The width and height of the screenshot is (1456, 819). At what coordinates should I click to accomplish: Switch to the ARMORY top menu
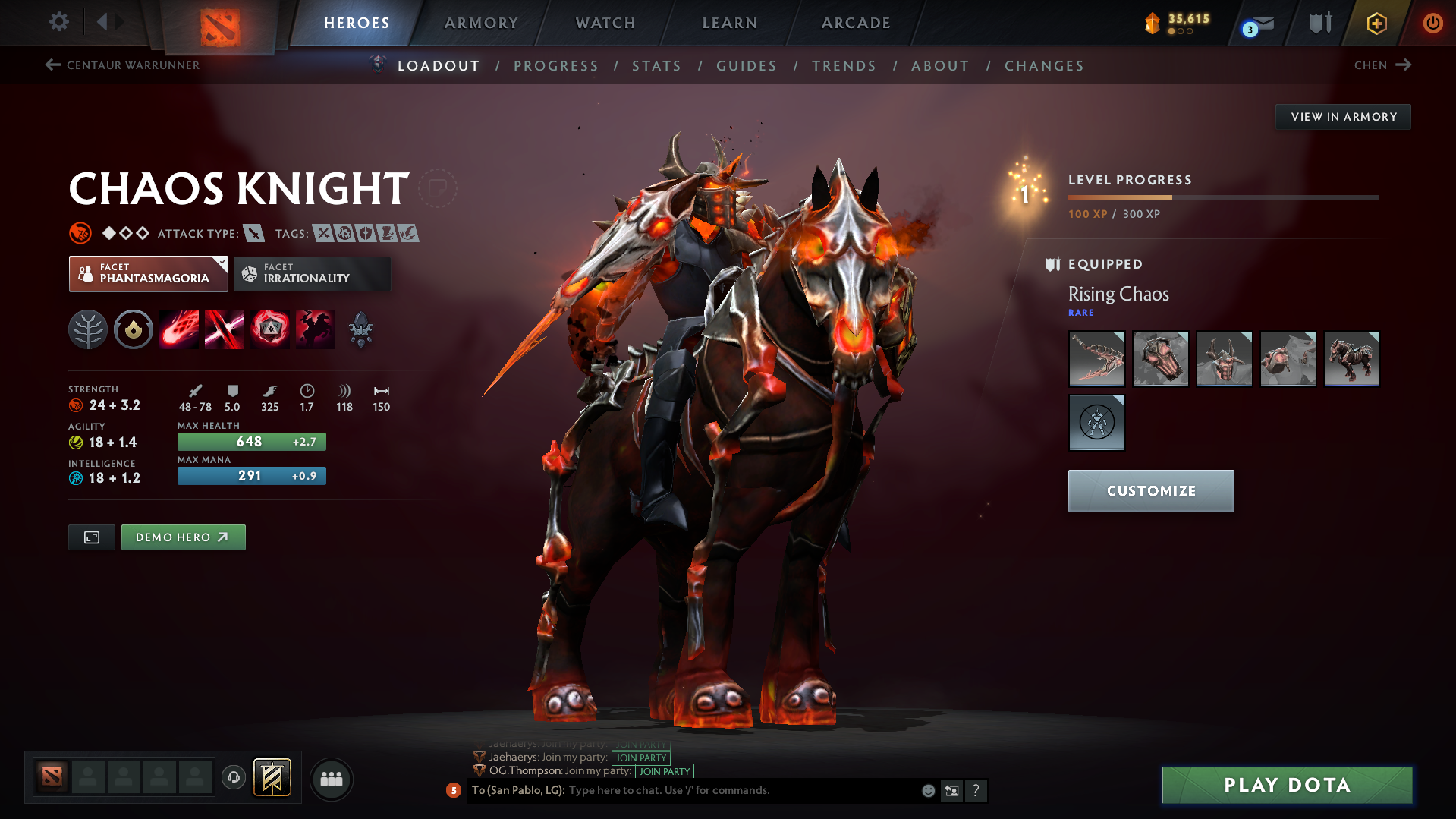481,23
